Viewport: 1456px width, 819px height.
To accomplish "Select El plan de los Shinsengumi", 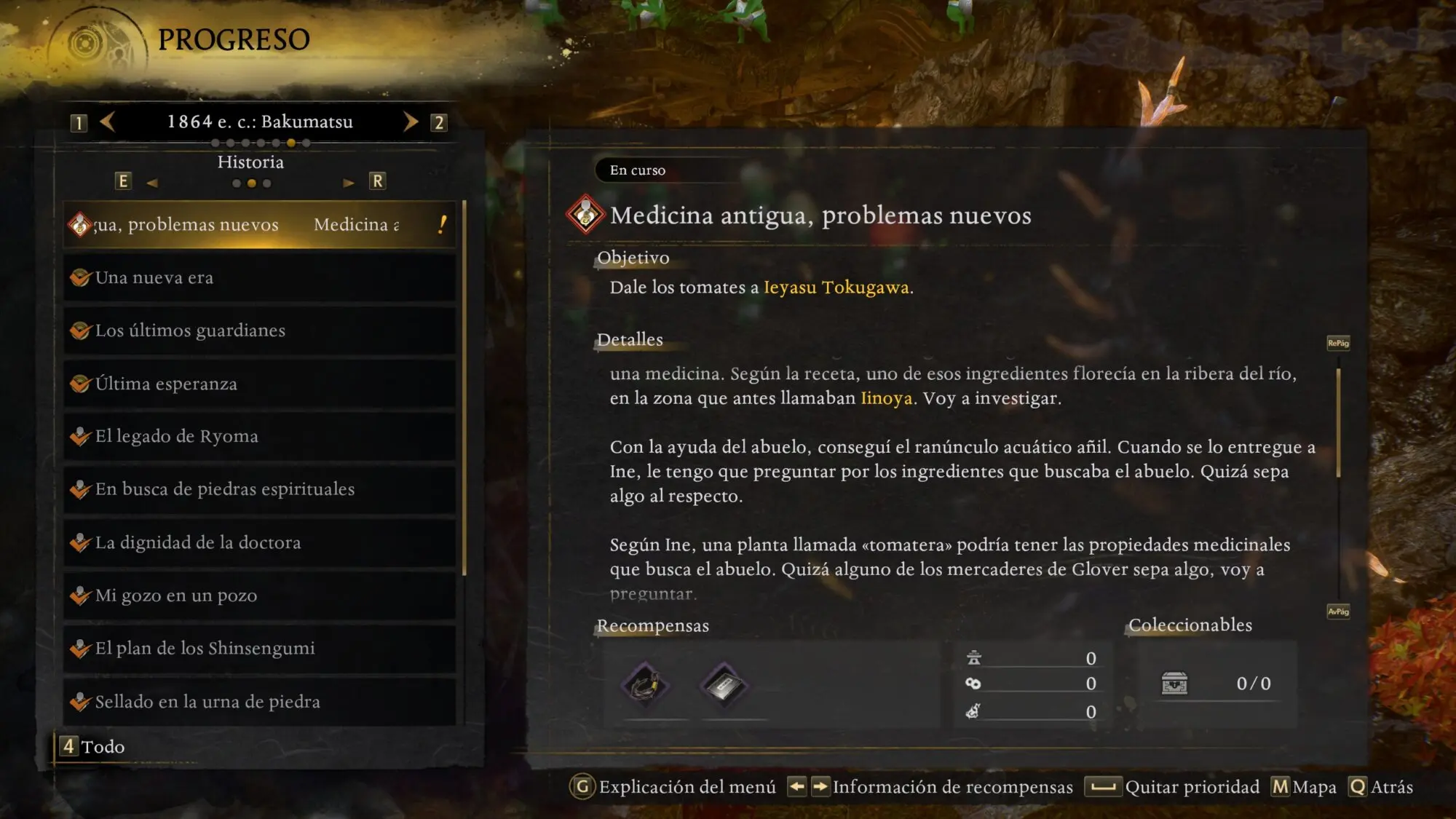I will [259, 649].
